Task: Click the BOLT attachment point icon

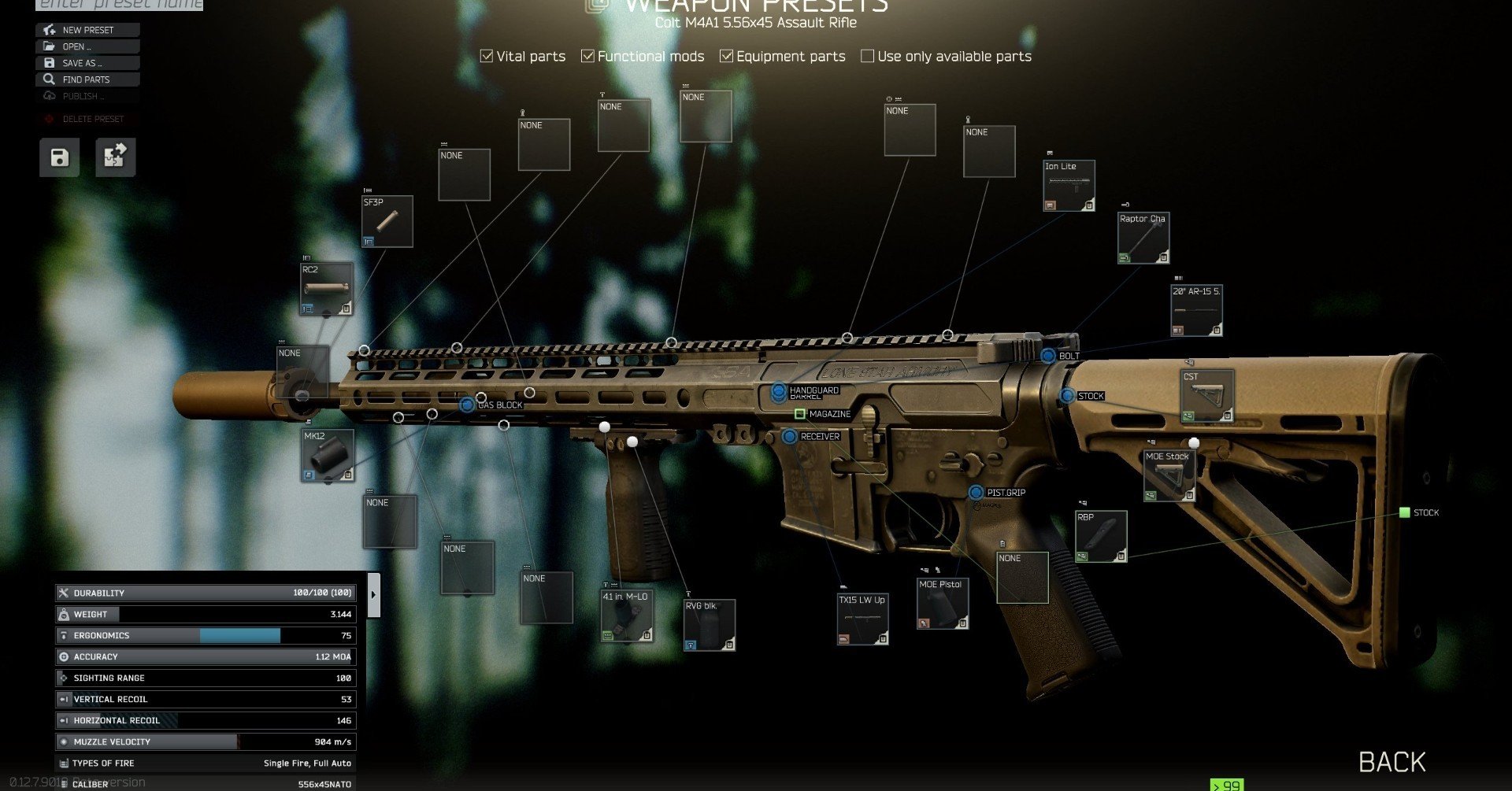Action: [1049, 355]
